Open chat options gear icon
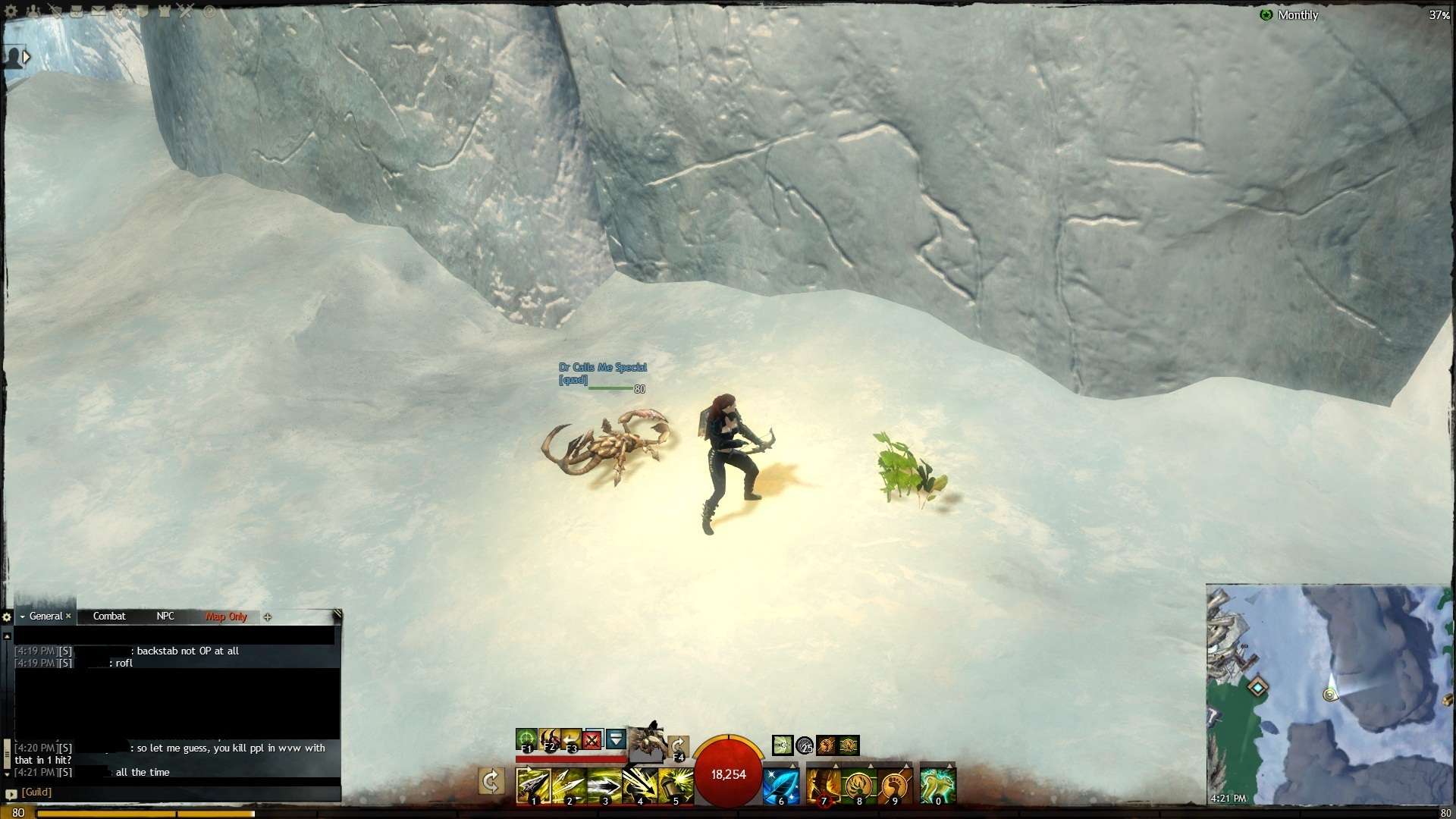This screenshot has width=1456, height=819. tap(7, 617)
